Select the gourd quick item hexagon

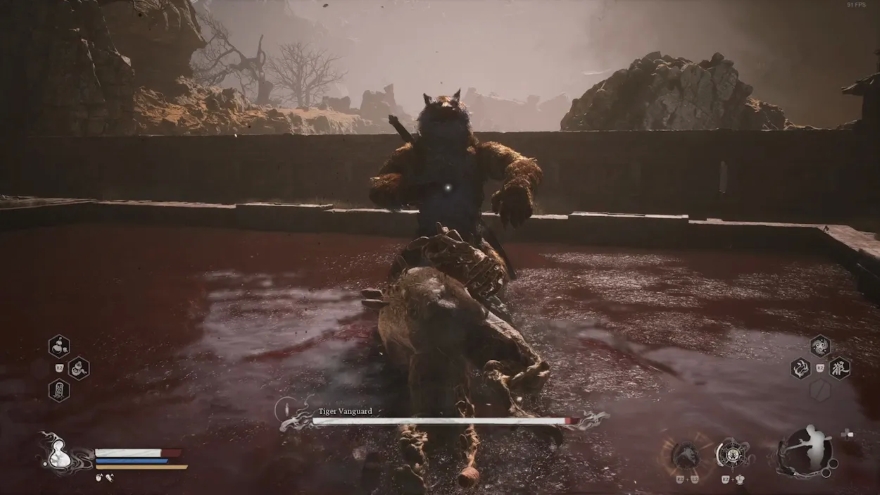pyautogui.click(x=59, y=346)
